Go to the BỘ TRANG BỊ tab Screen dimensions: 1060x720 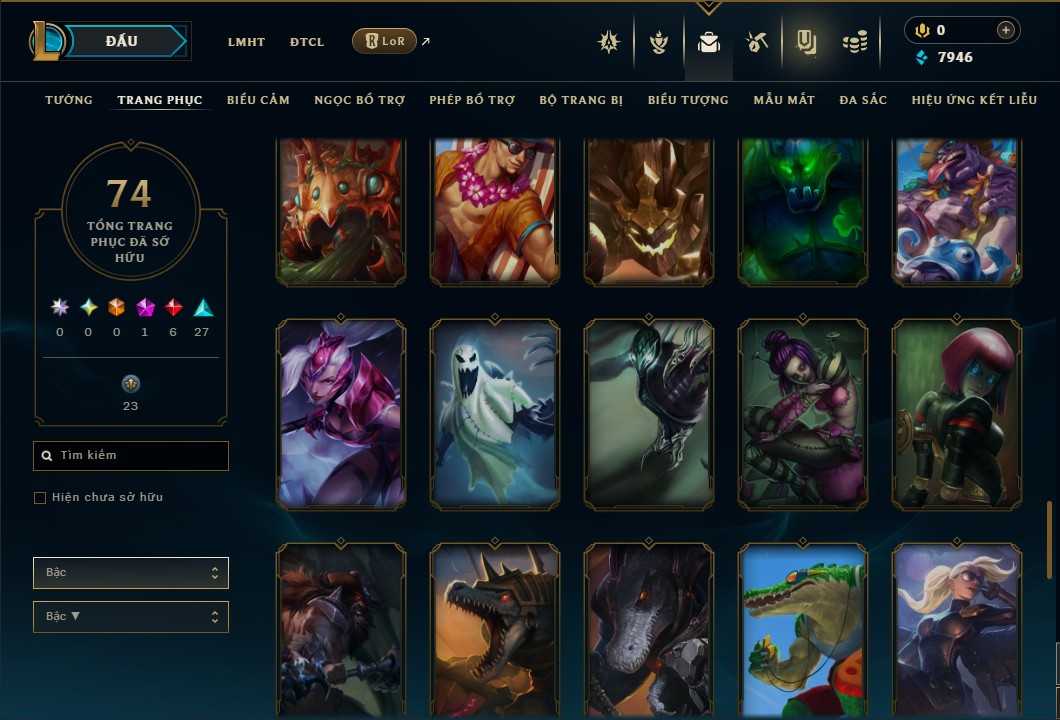[x=581, y=100]
